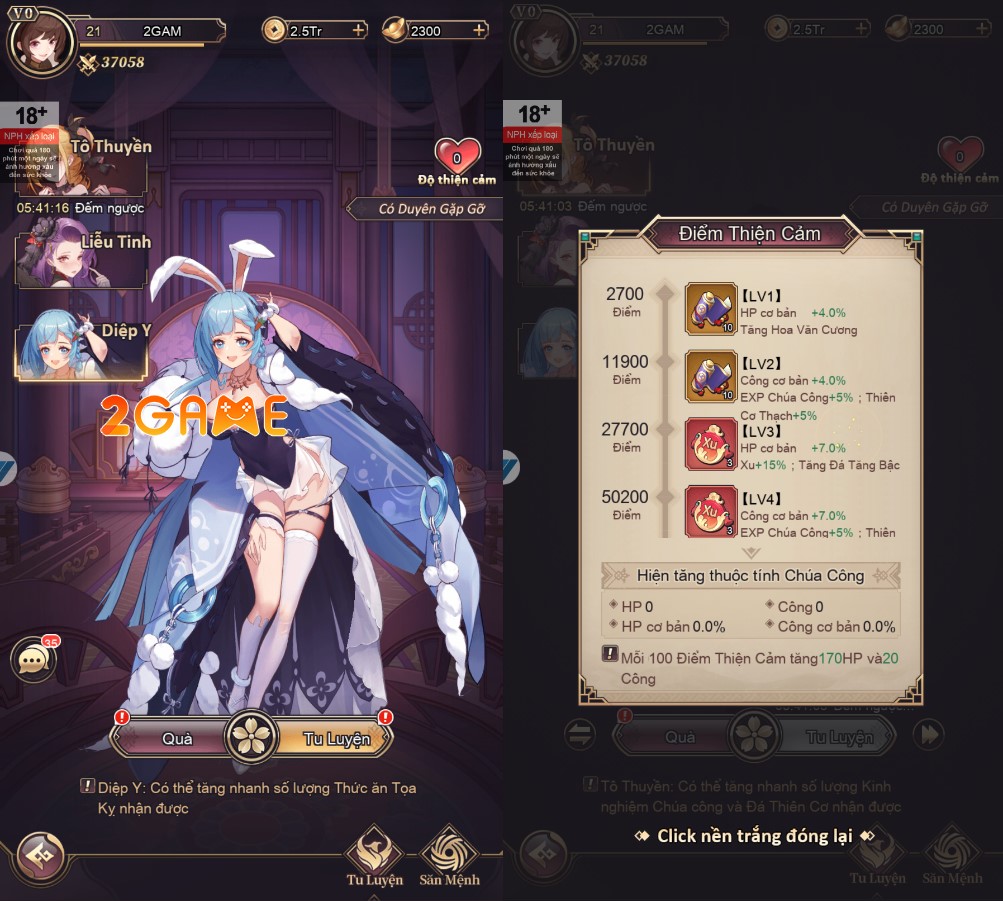Screen dimensions: 1003x901
Task: Tap the LV1 reward item icon
Action: [710, 308]
